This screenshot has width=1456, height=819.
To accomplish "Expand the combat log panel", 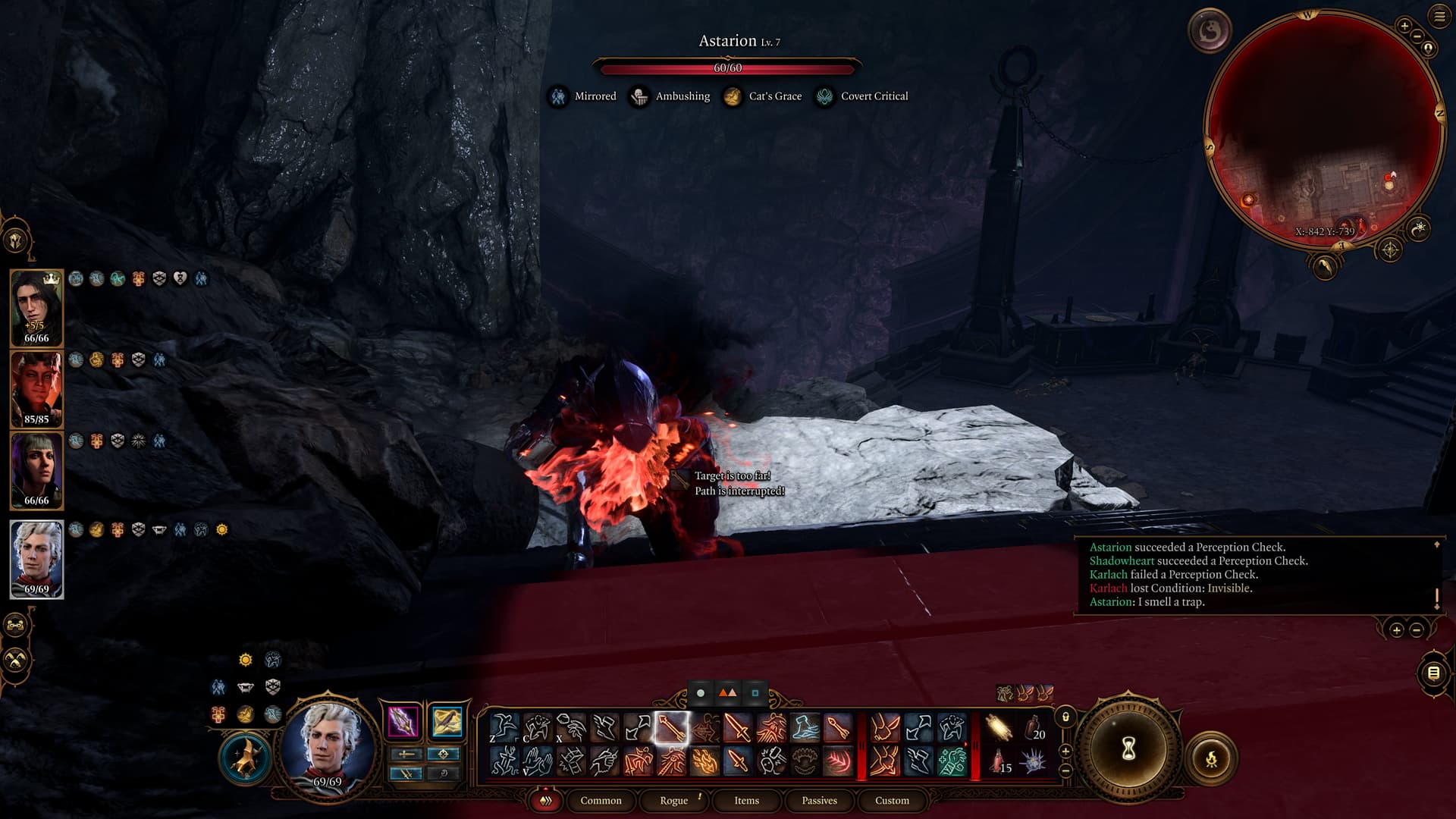I will pos(1397,630).
